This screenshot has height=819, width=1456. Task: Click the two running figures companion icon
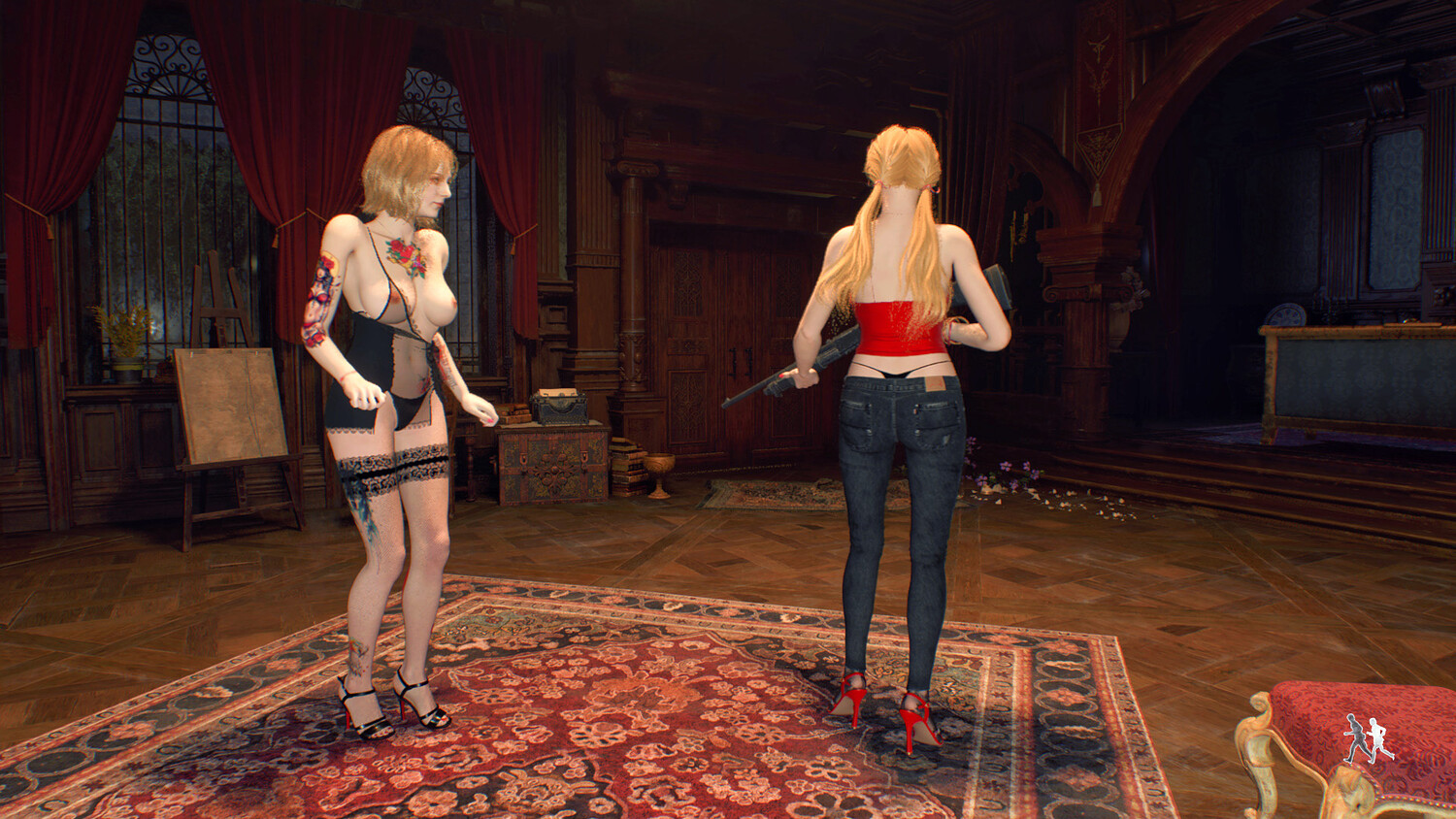point(1369,739)
